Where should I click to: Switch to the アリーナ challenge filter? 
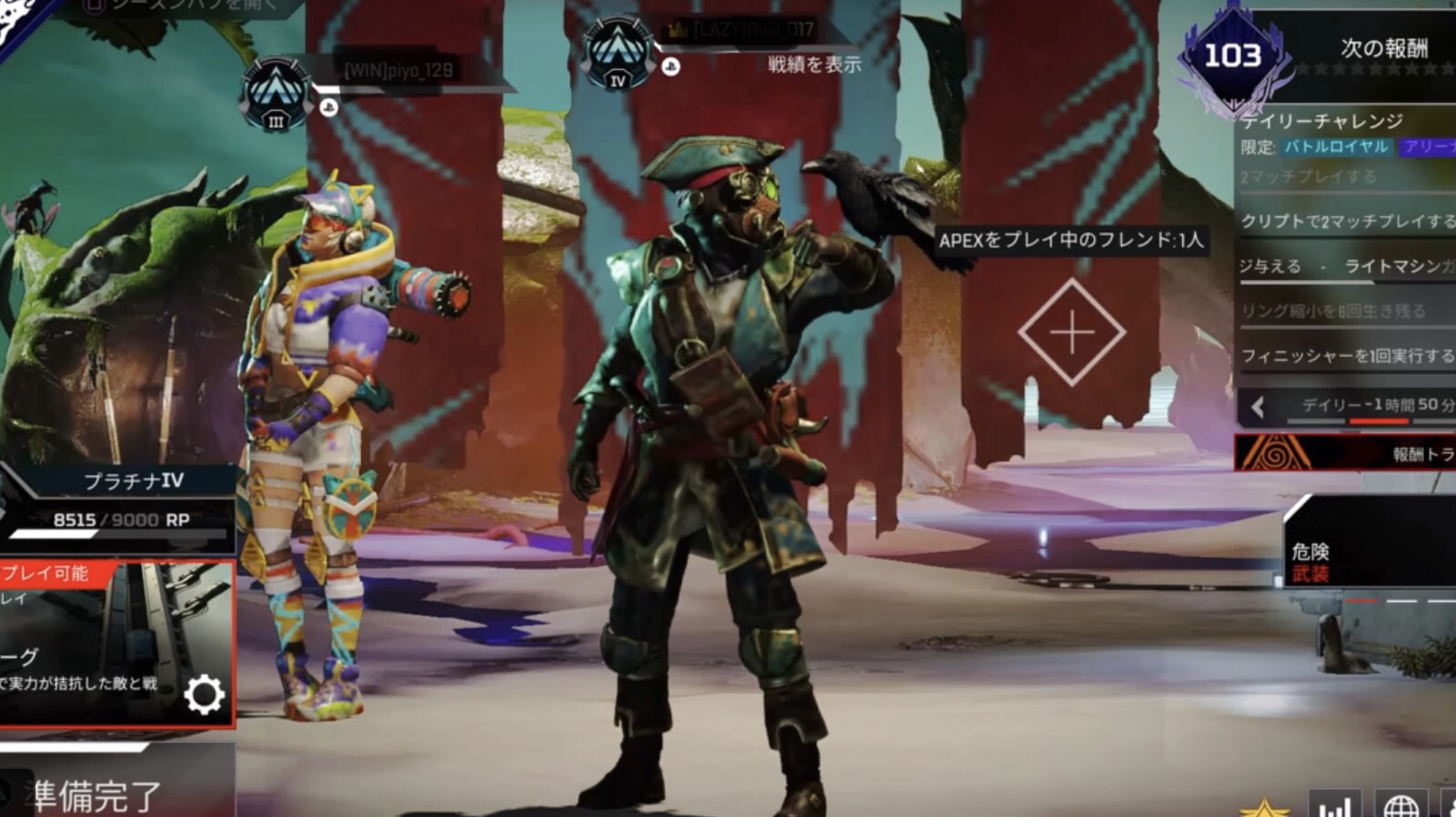pos(1428,146)
